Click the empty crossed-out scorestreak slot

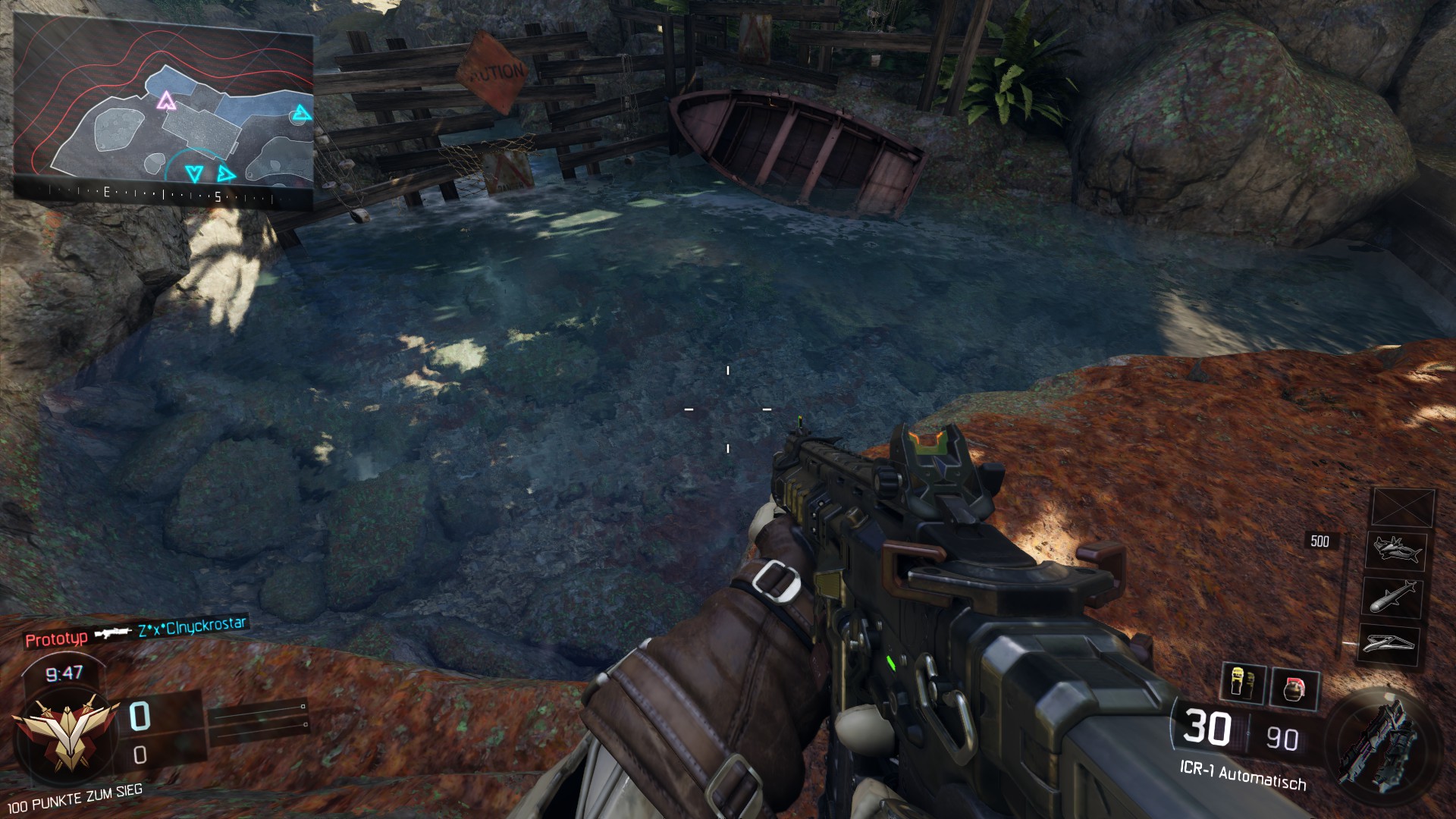pyautogui.click(x=1403, y=507)
